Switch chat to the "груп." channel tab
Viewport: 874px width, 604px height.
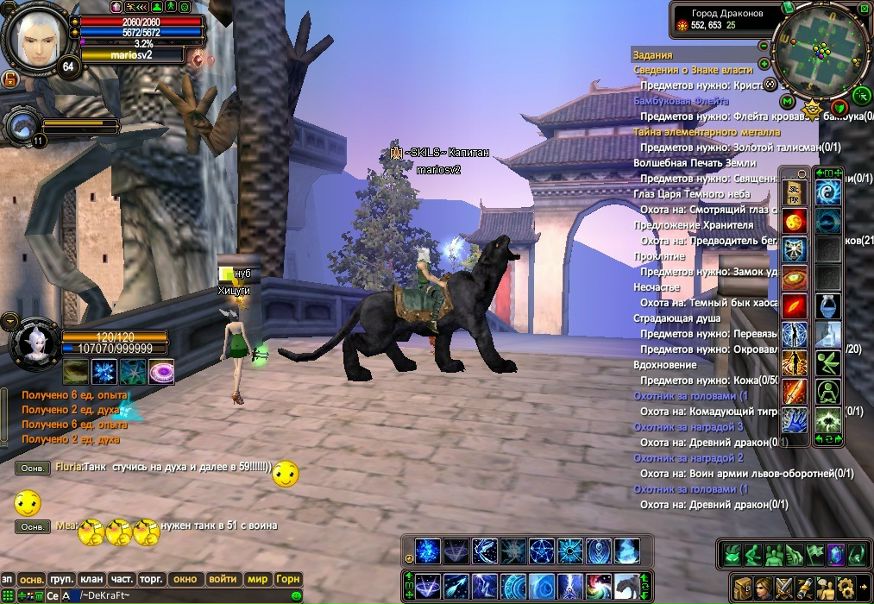point(62,579)
